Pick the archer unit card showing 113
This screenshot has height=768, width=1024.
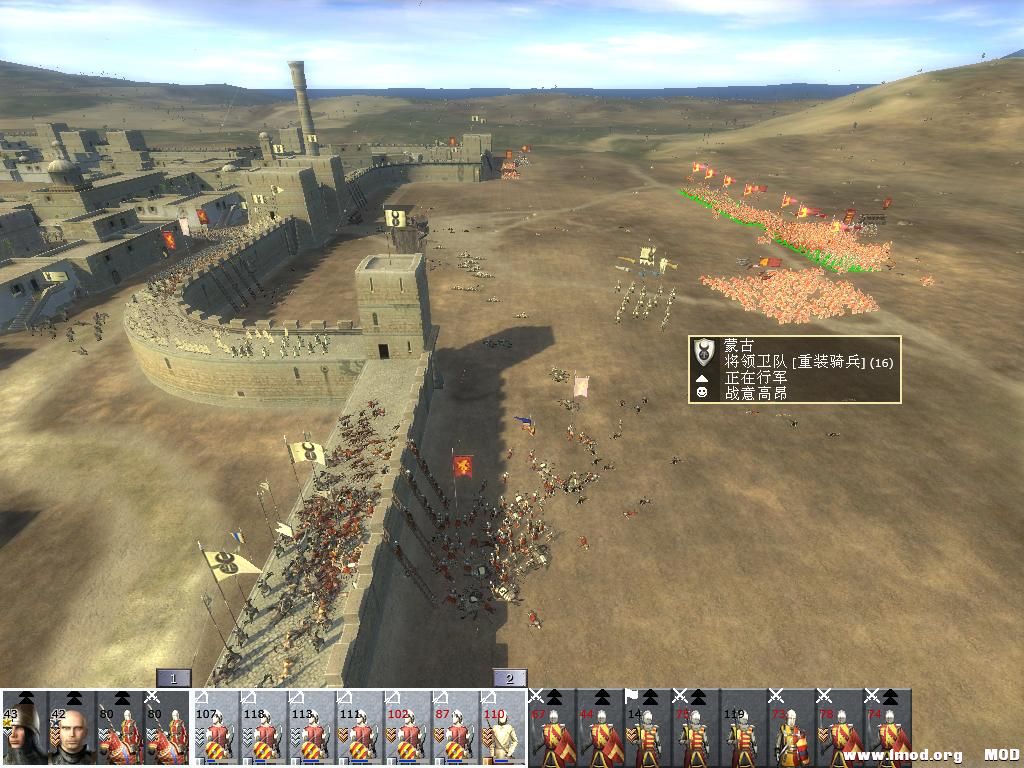[312, 728]
